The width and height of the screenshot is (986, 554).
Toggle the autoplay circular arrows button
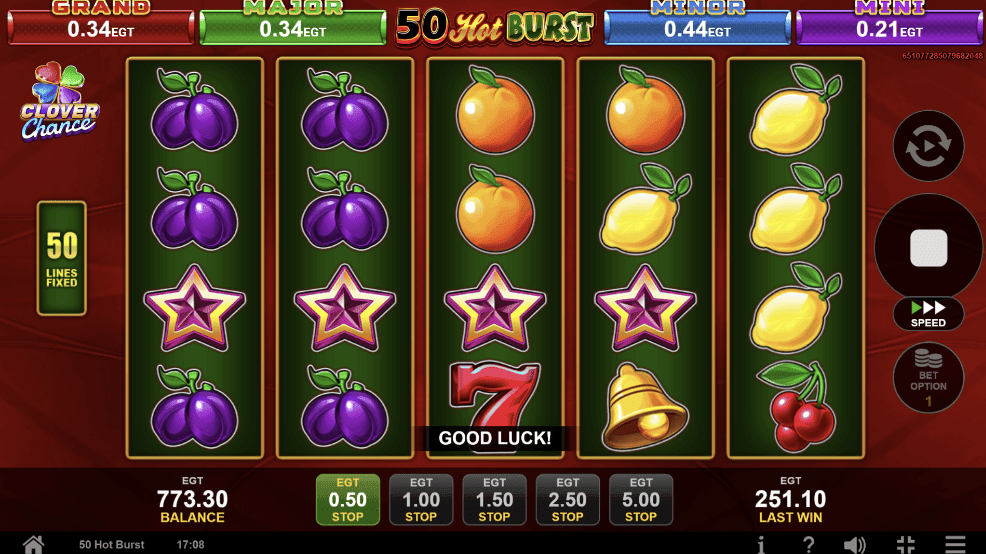pyautogui.click(x=928, y=146)
